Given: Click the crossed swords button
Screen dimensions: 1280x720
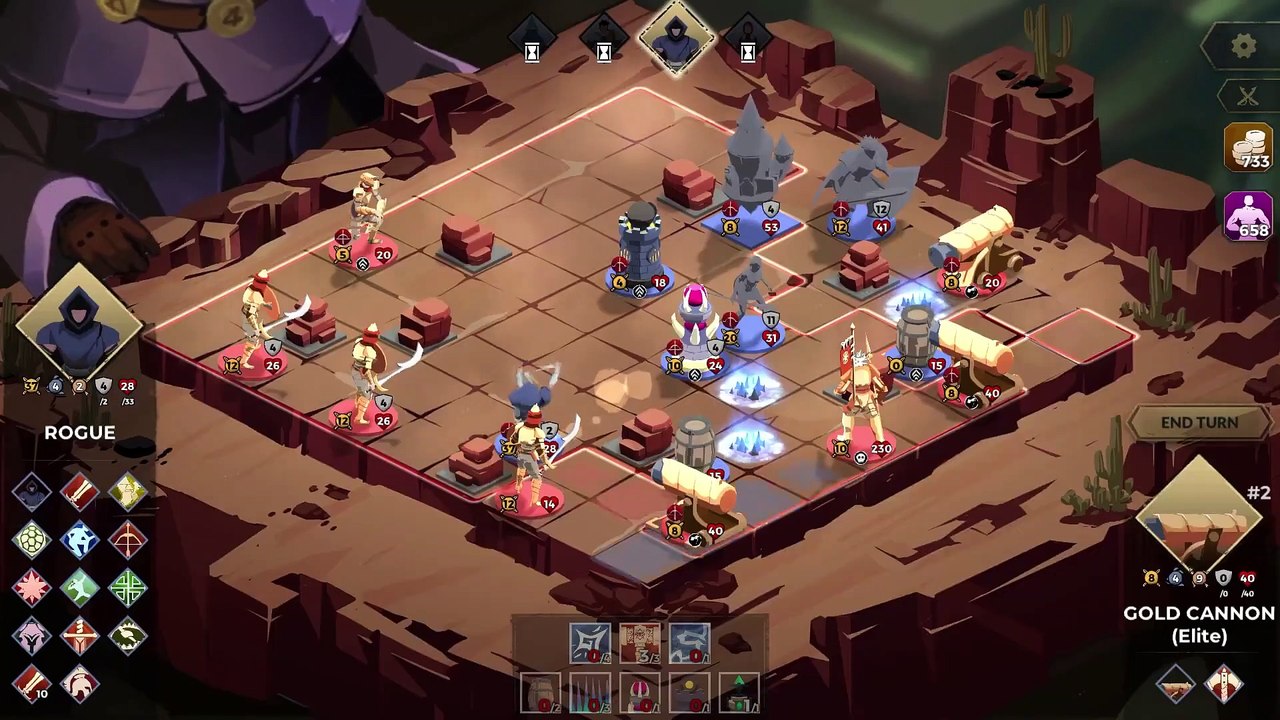Looking at the screenshot, I should [x=1247, y=97].
